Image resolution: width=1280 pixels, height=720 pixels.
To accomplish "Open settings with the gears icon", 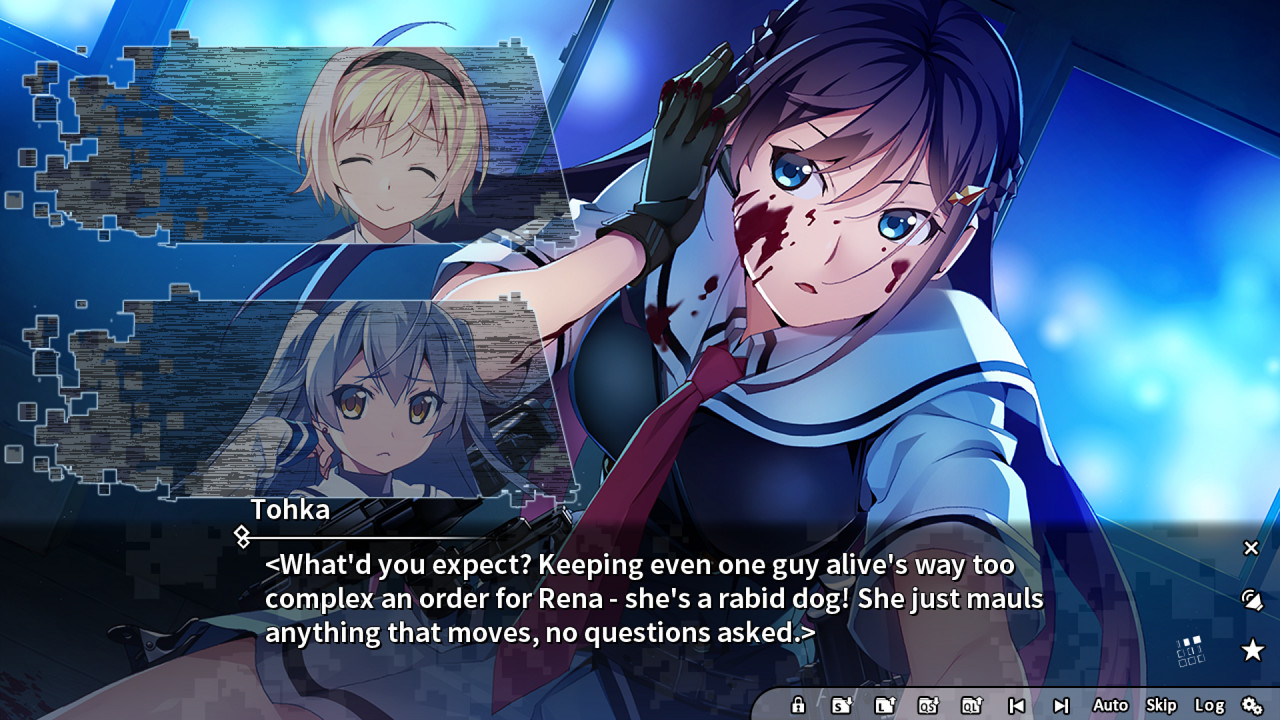I will point(1252,705).
